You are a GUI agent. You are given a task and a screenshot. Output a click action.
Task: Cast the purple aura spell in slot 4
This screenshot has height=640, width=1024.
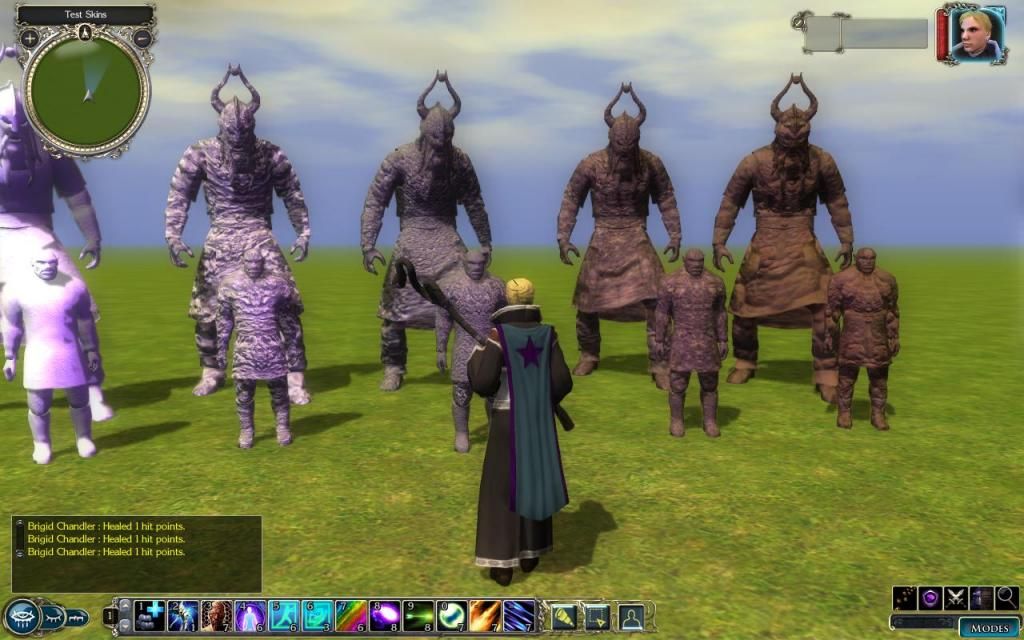pyautogui.click(x=250, y=615)
